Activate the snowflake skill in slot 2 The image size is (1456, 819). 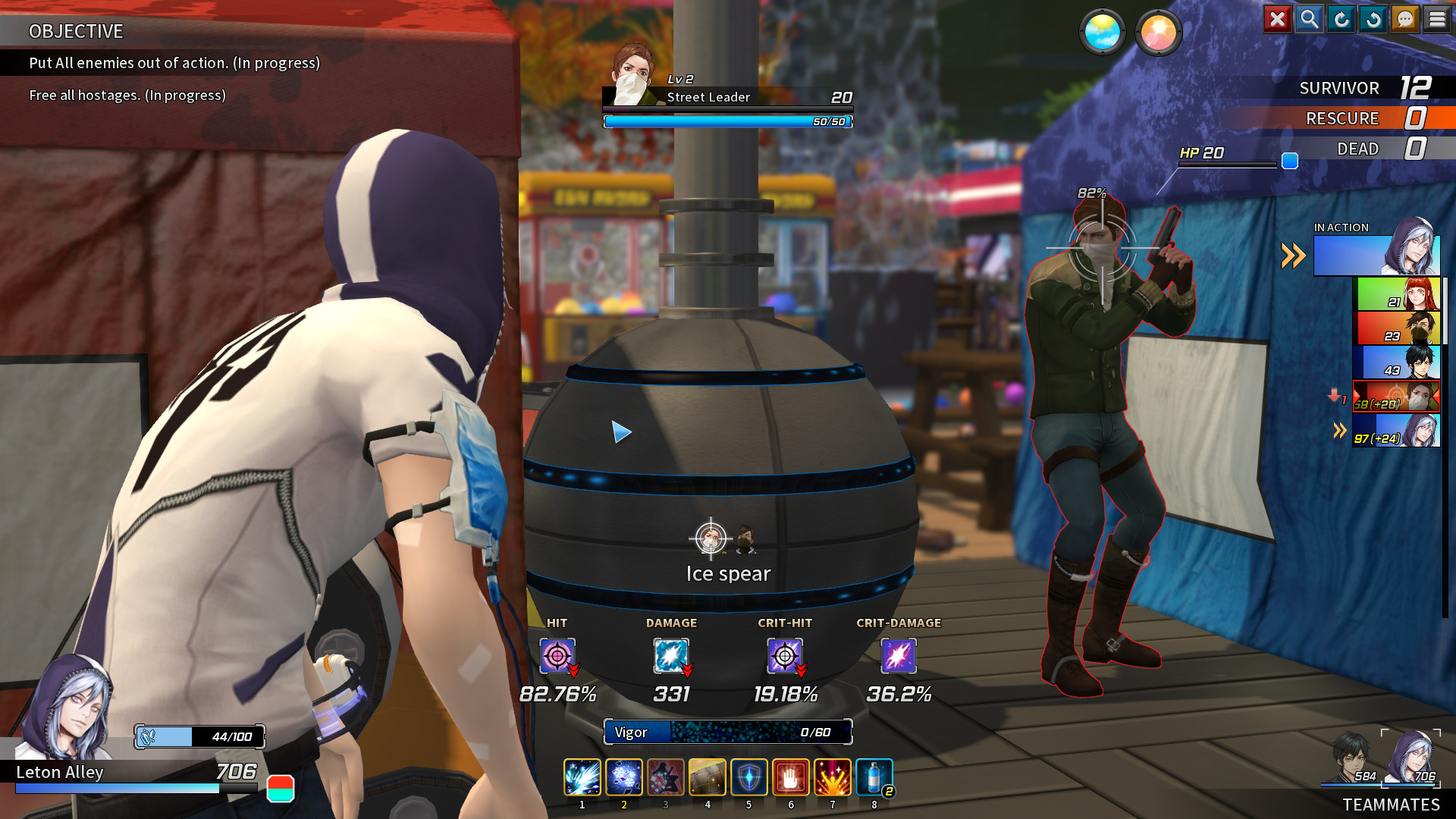coord(623,777)
